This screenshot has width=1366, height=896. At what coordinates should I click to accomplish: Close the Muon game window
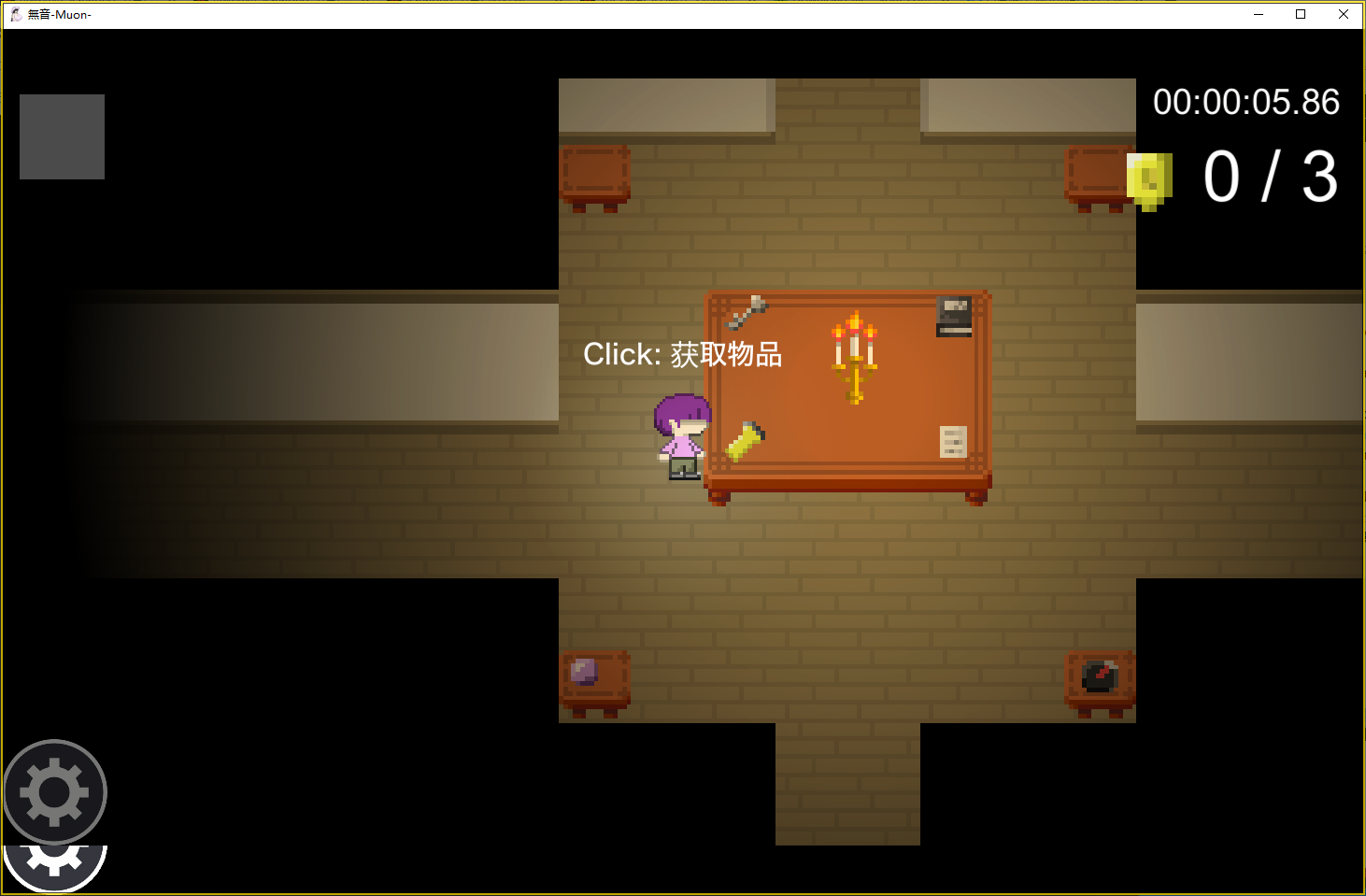click(x=1343, y=14)
